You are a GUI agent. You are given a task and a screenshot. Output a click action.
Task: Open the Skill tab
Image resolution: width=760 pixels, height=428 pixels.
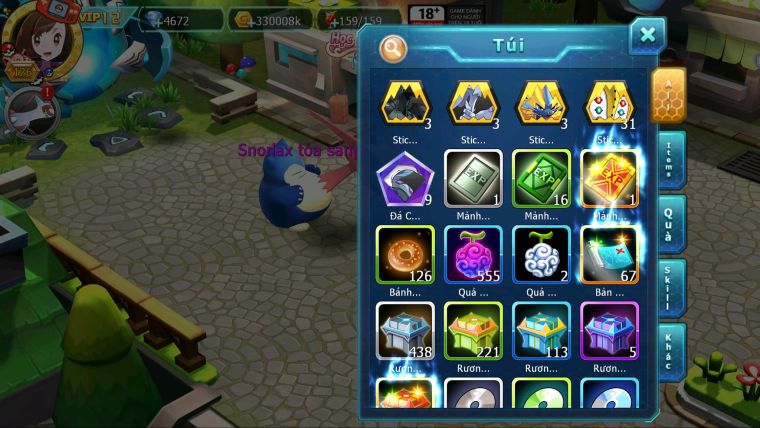click(x=671, y=288)
